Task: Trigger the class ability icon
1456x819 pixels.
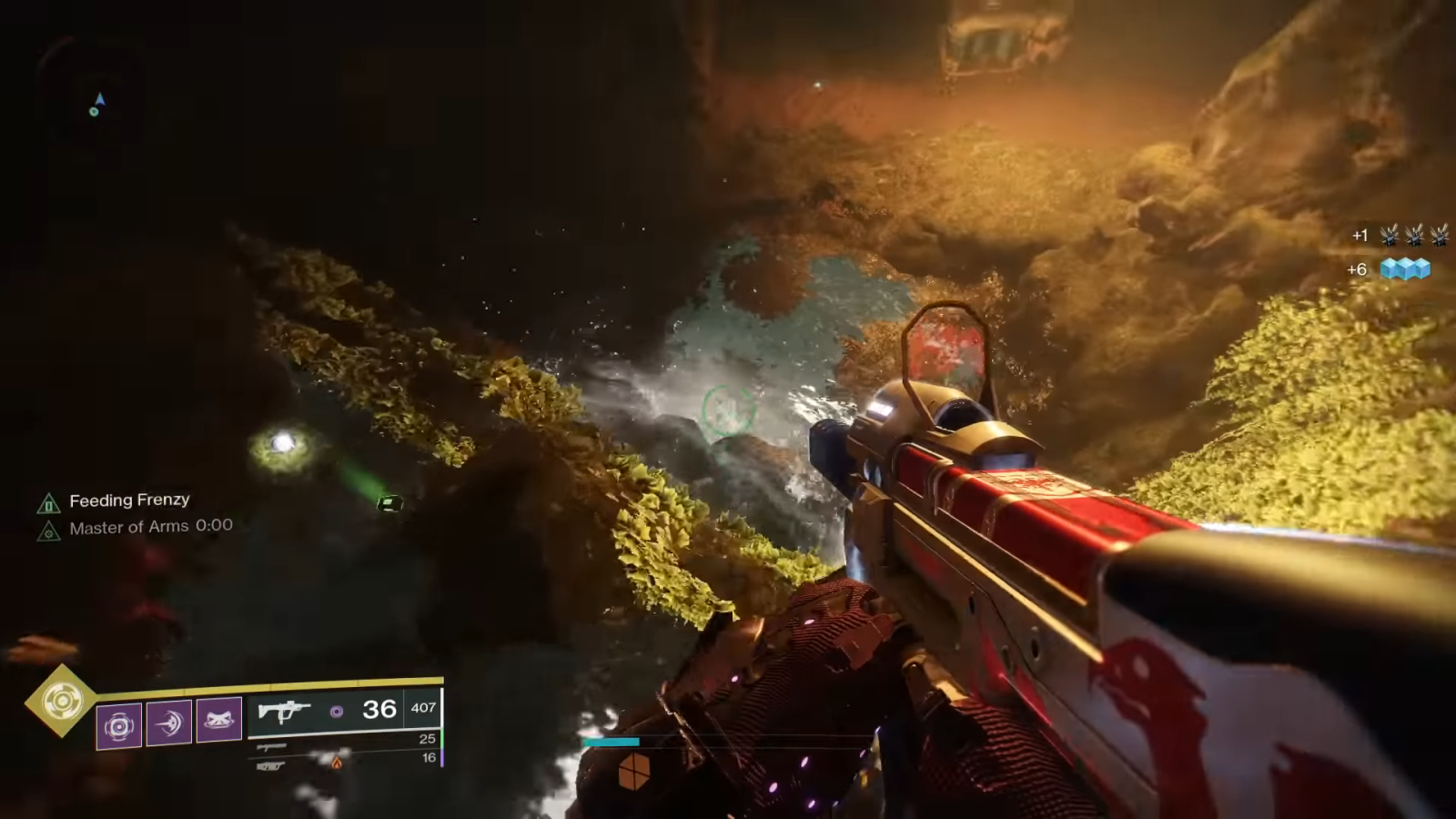Action: tap(219, 720)
